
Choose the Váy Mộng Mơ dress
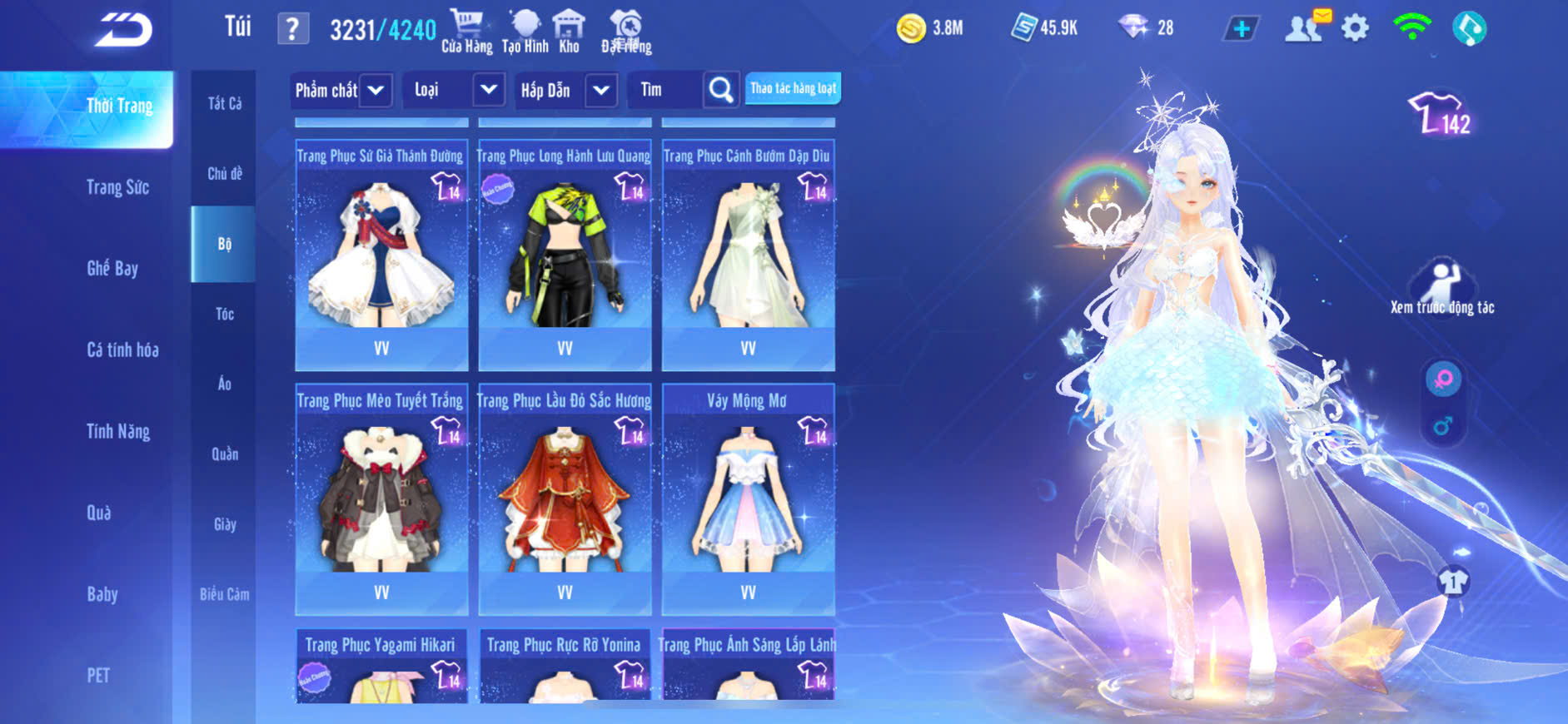point(748,499)
